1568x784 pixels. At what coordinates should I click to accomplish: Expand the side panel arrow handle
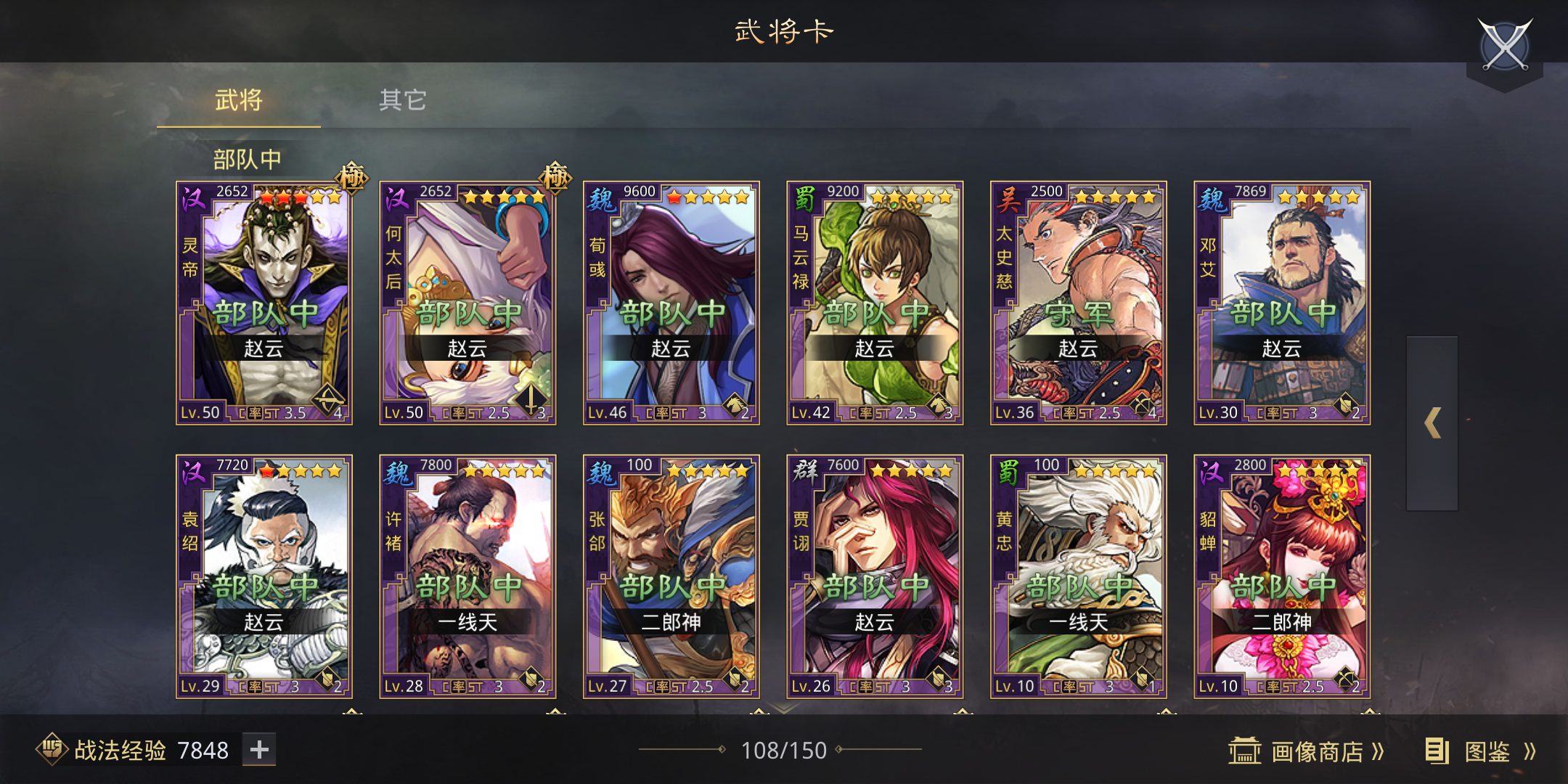click(x=1432, y=423)
